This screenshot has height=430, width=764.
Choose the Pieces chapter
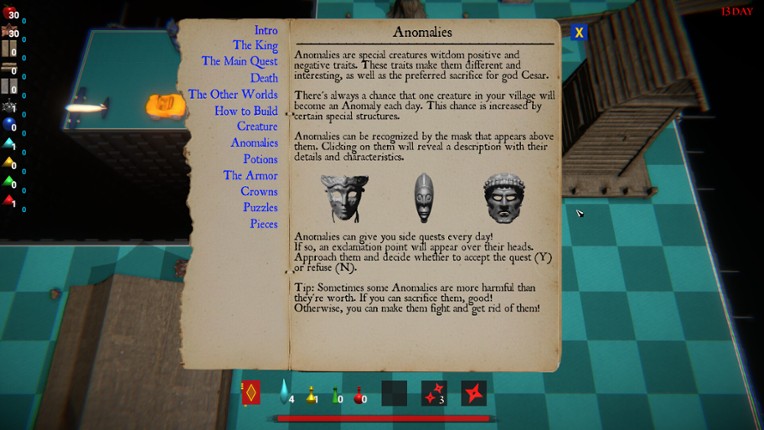pyautogui.click(x=263, y=224)
